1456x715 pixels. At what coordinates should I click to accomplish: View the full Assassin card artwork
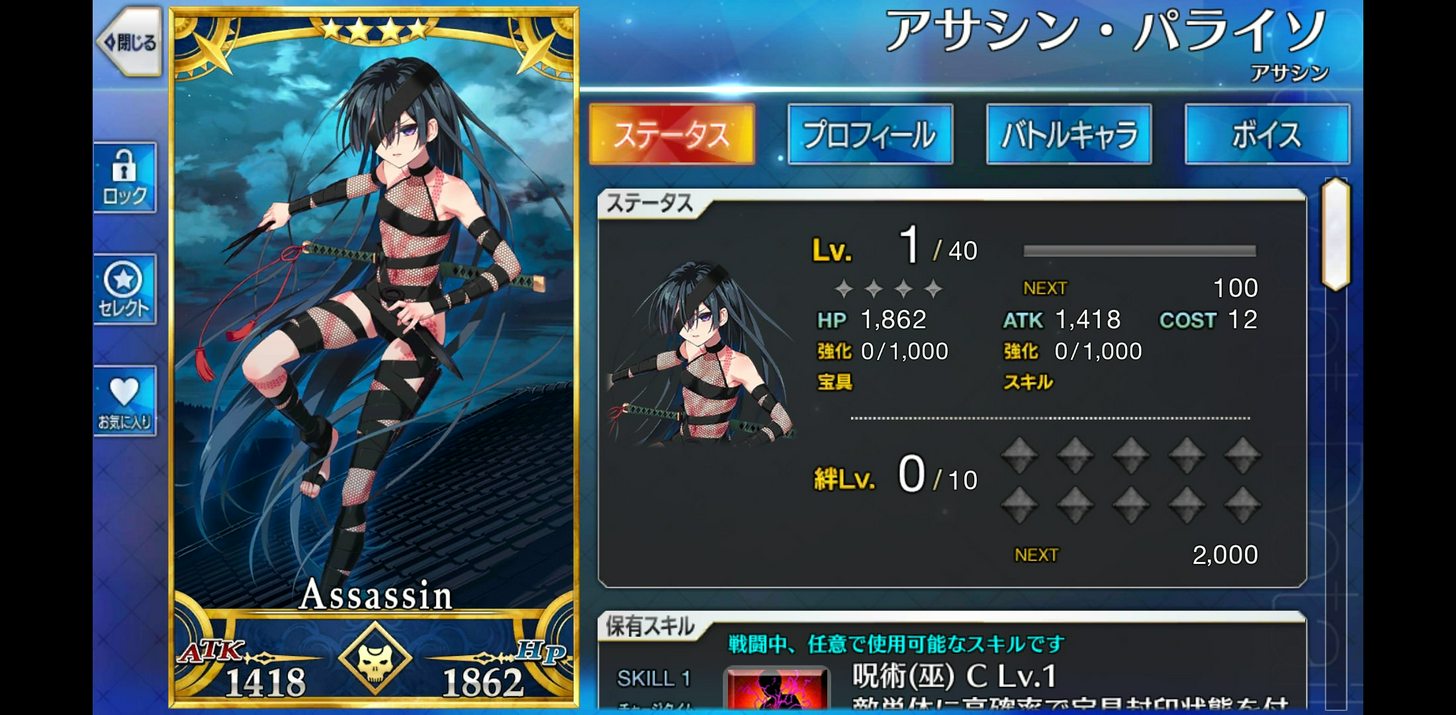tap(375, 330)
